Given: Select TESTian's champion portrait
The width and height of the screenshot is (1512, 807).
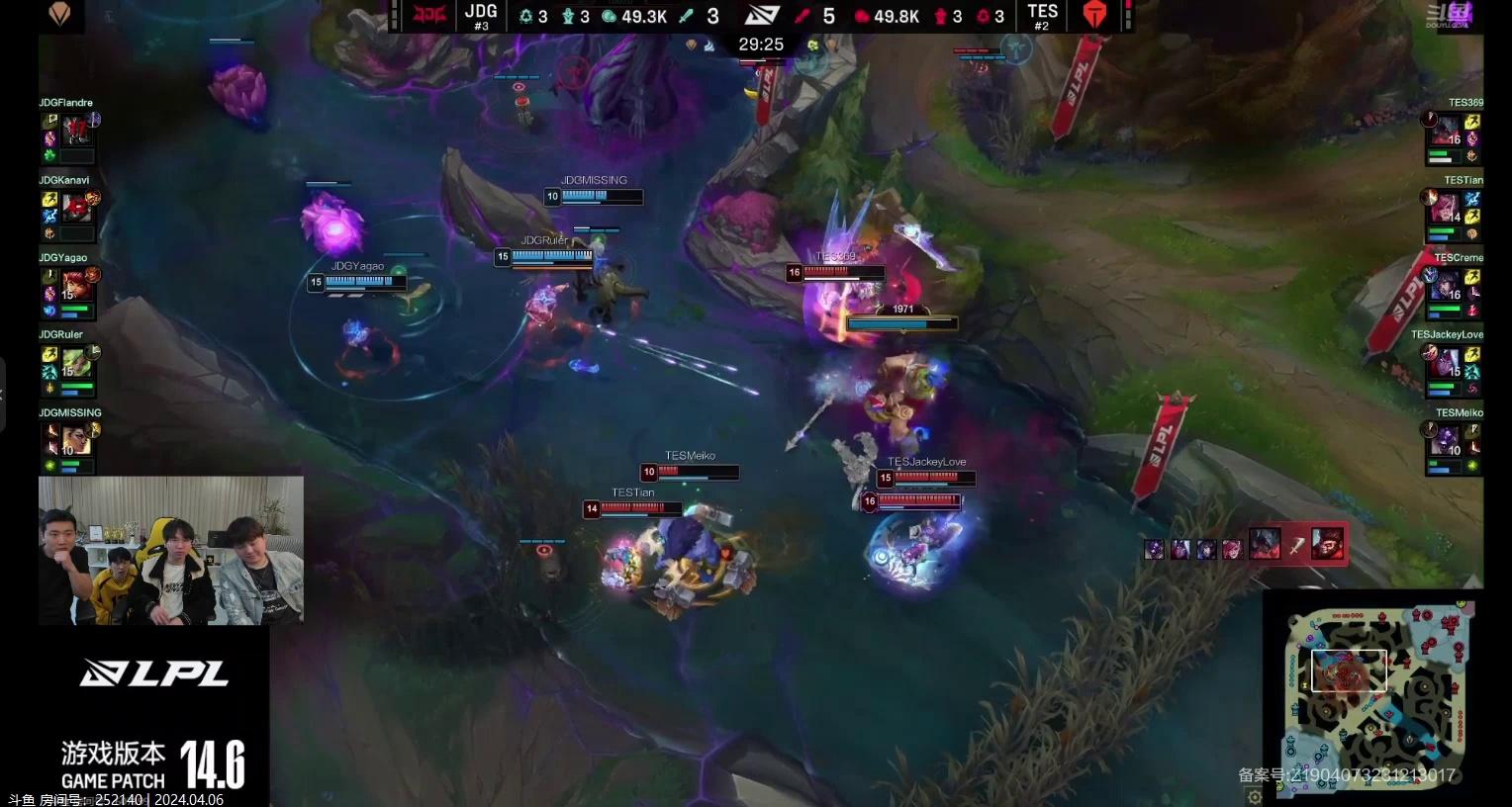Looking at the screenshot, I should pos(1446,208).
